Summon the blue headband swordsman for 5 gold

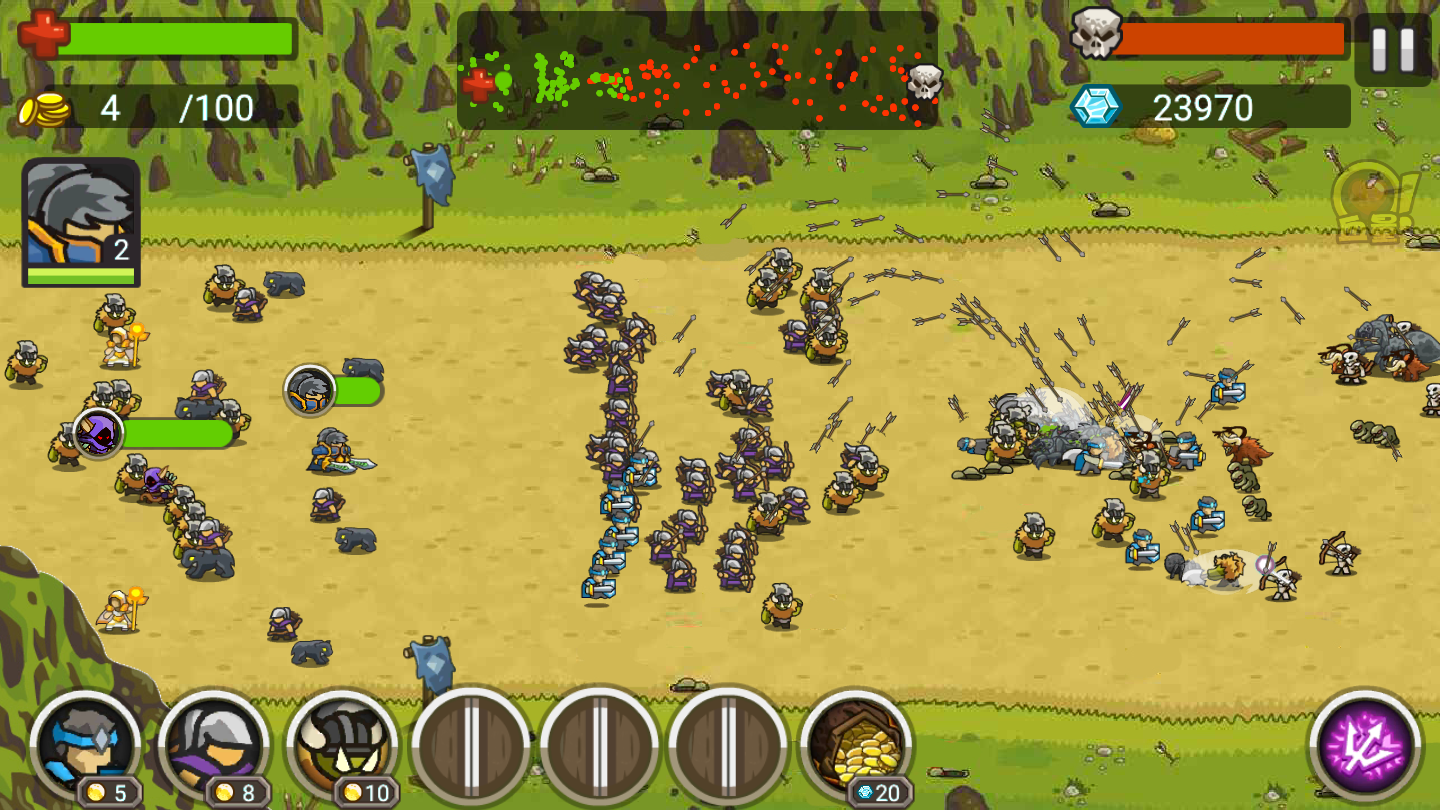(86, 745)
